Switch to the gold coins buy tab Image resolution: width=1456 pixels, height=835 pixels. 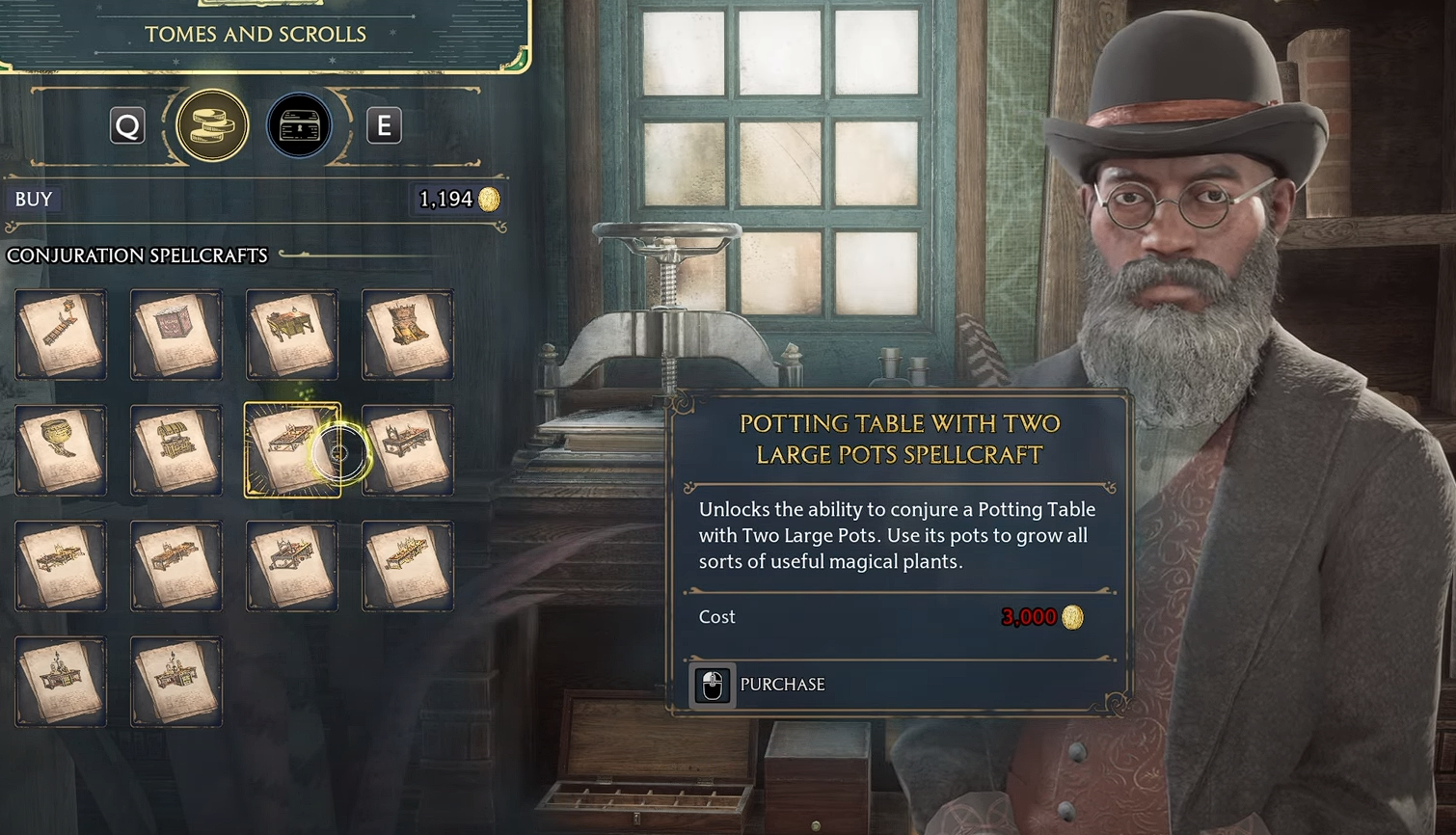(212, 125)
